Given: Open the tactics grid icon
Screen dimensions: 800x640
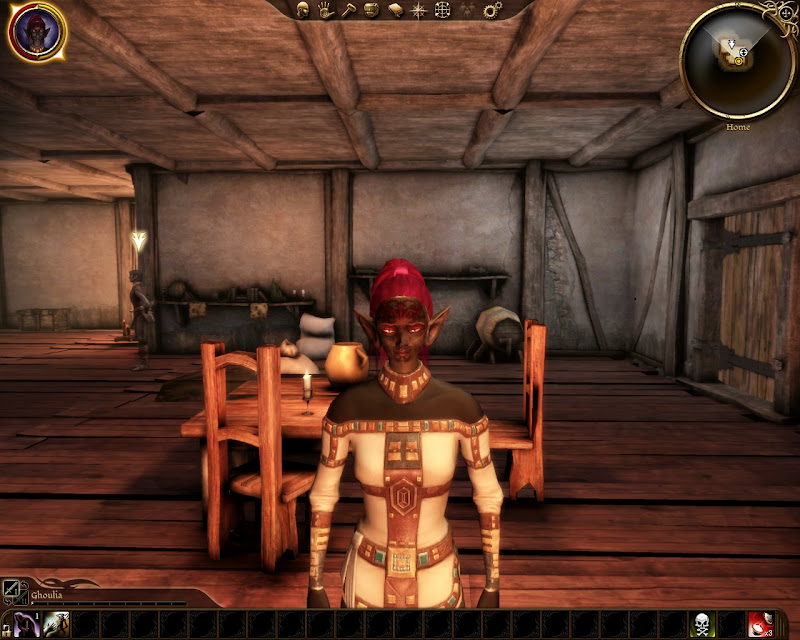Looking at the screenshot, I should point(443,10).
